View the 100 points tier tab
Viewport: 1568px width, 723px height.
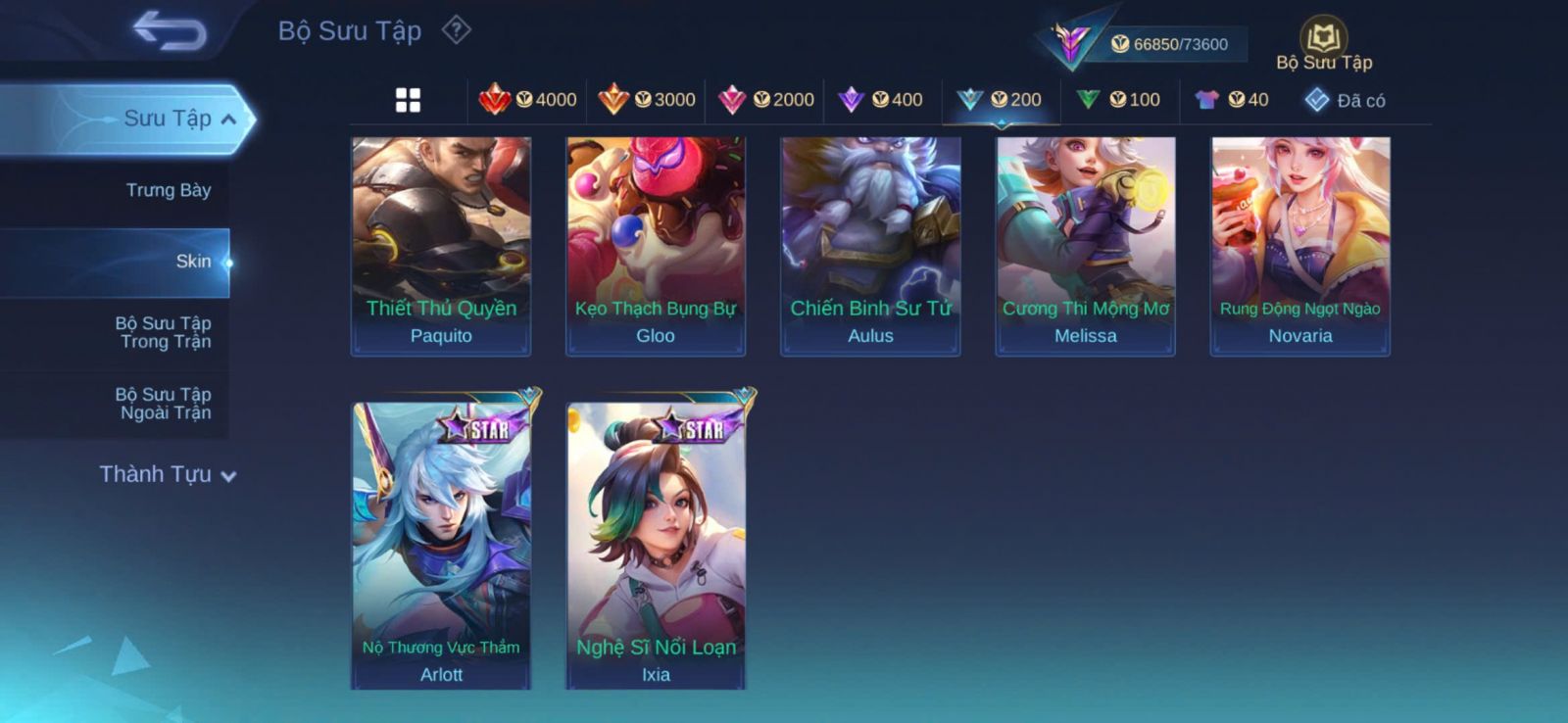click(1118, 100)
